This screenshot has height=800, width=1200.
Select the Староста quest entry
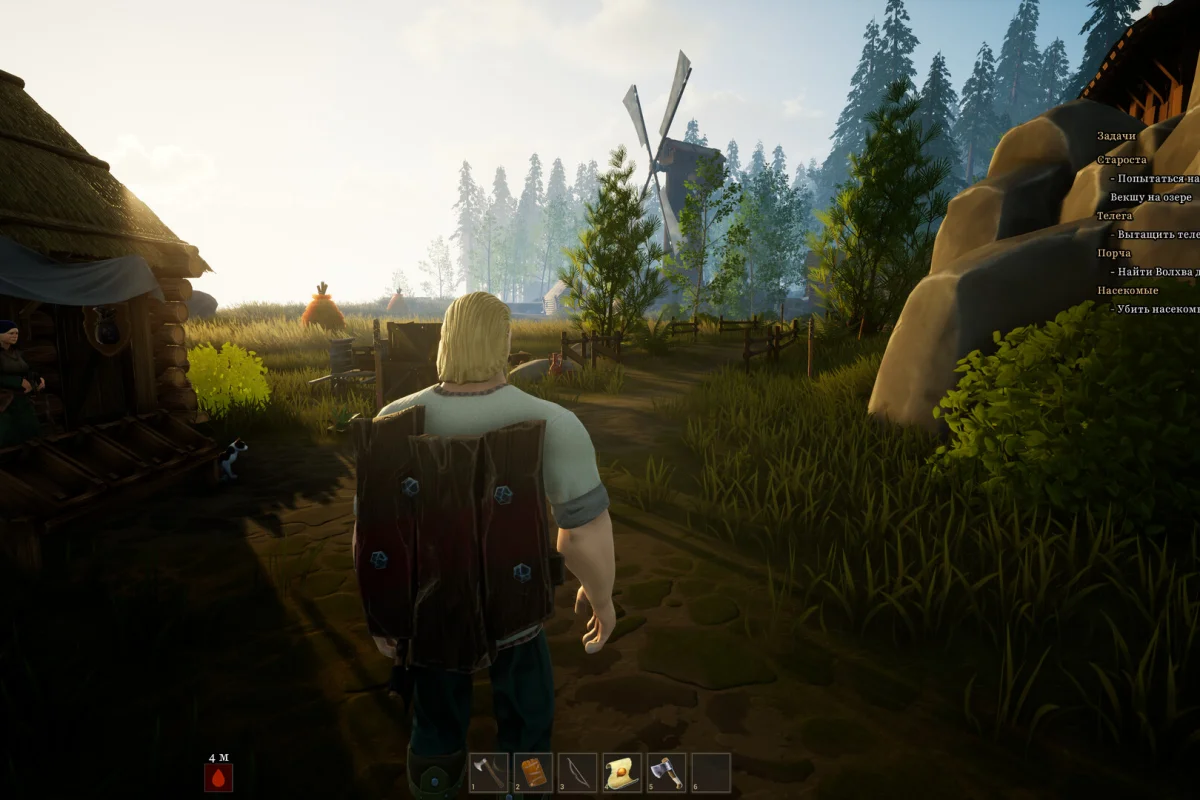1122,160
